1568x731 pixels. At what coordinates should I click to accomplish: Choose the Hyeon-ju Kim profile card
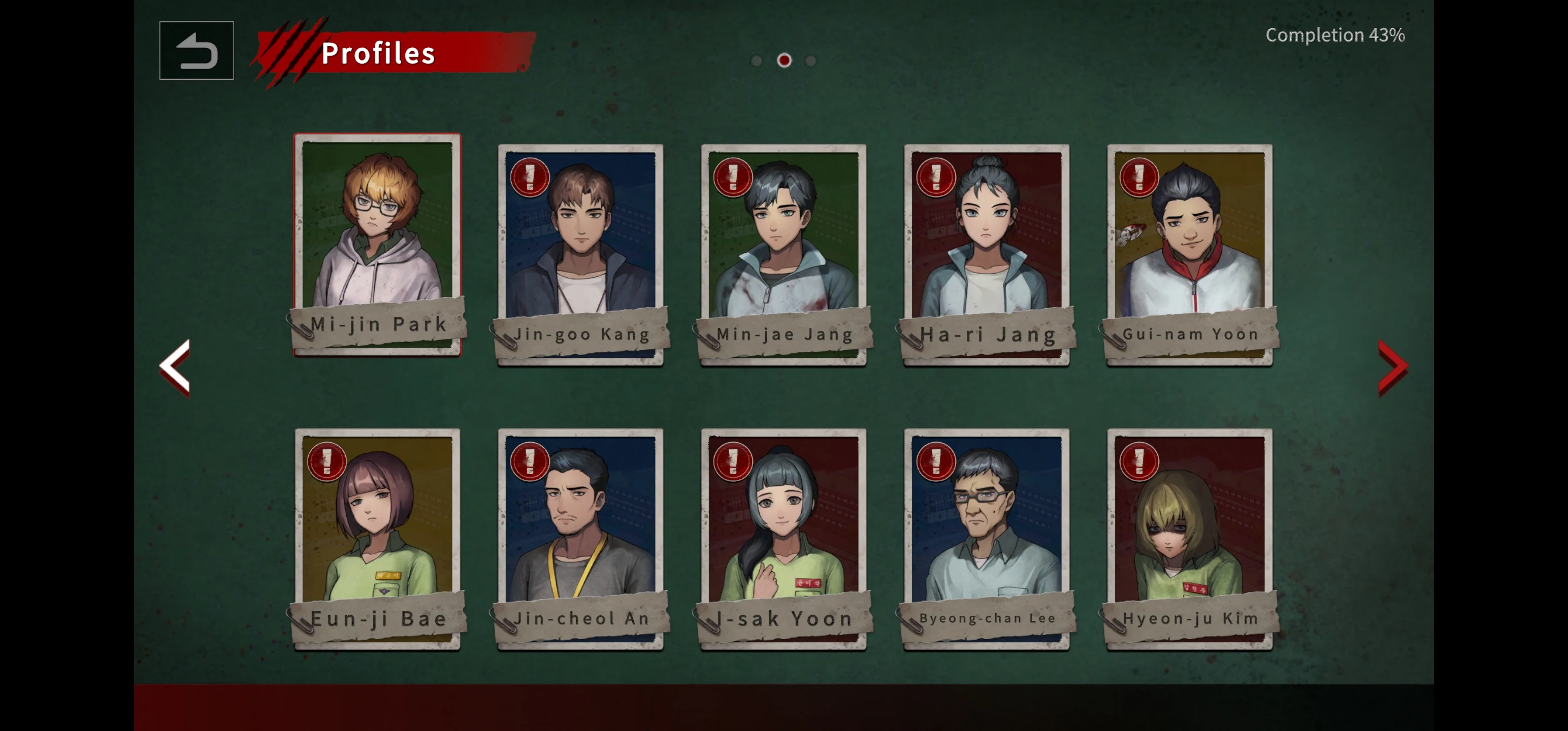pyautogui.click(x=1189, y=538)
